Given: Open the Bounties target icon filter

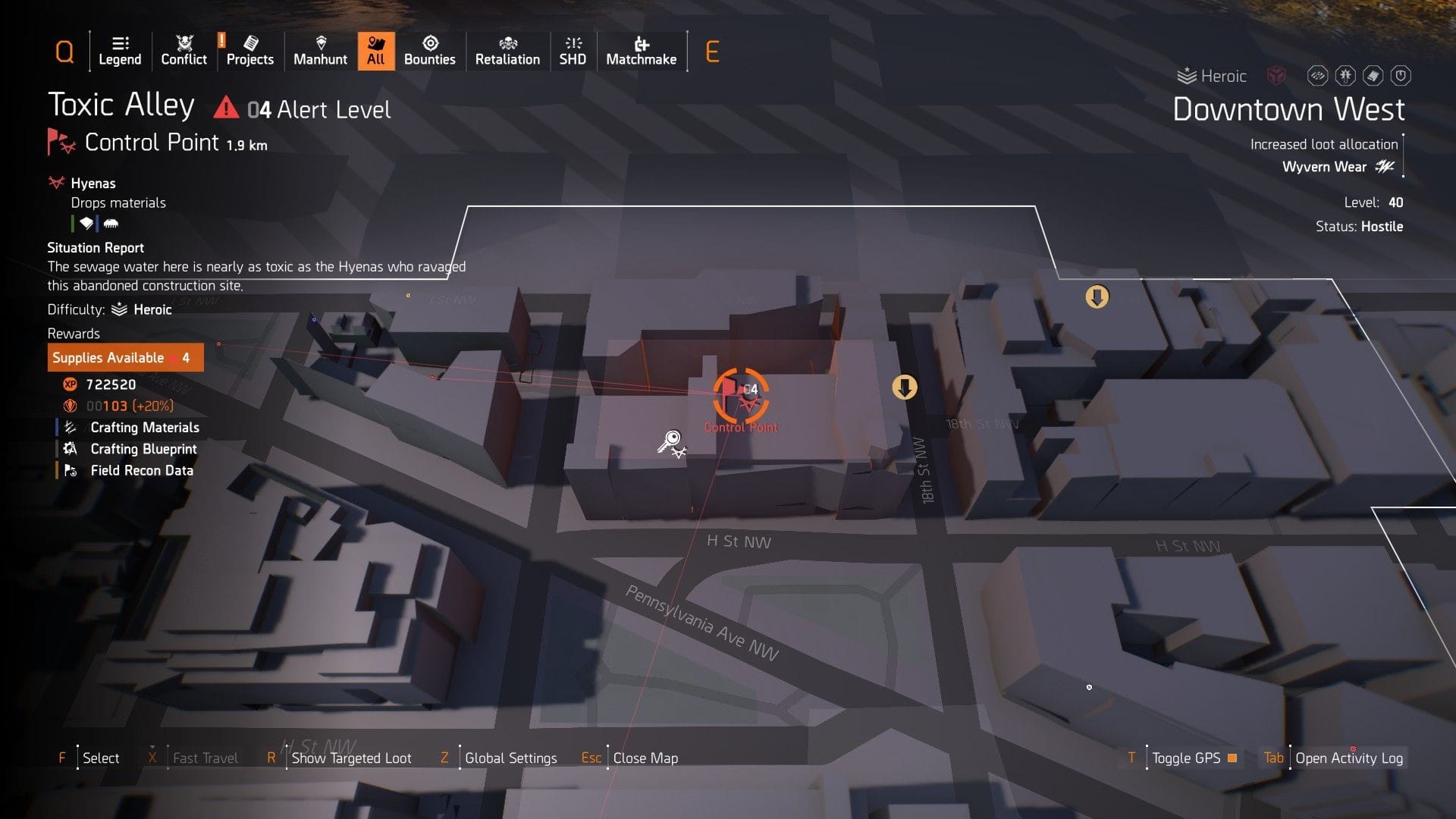Looking at the screenshot, I should [430, 45].
